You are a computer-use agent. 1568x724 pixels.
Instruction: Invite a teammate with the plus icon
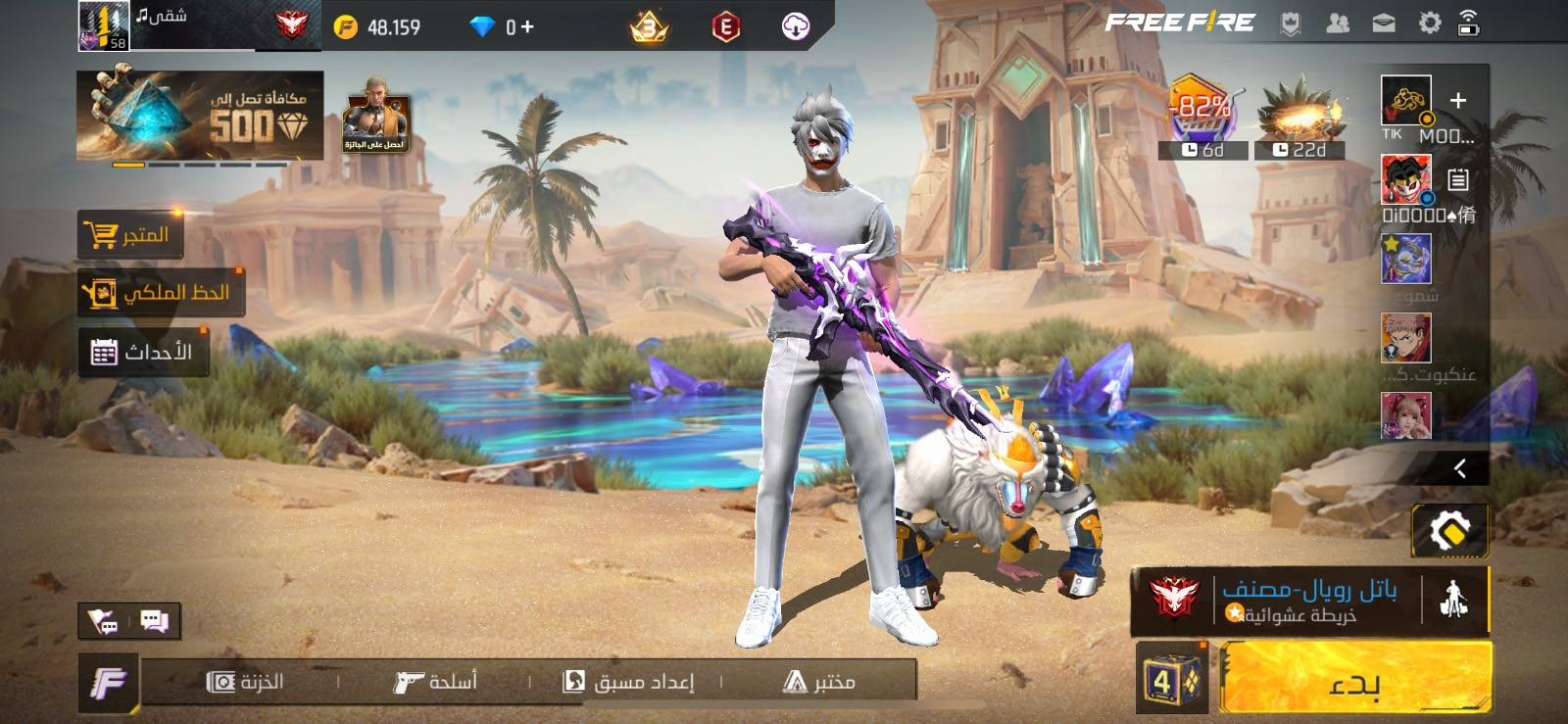click(1458, 101)
